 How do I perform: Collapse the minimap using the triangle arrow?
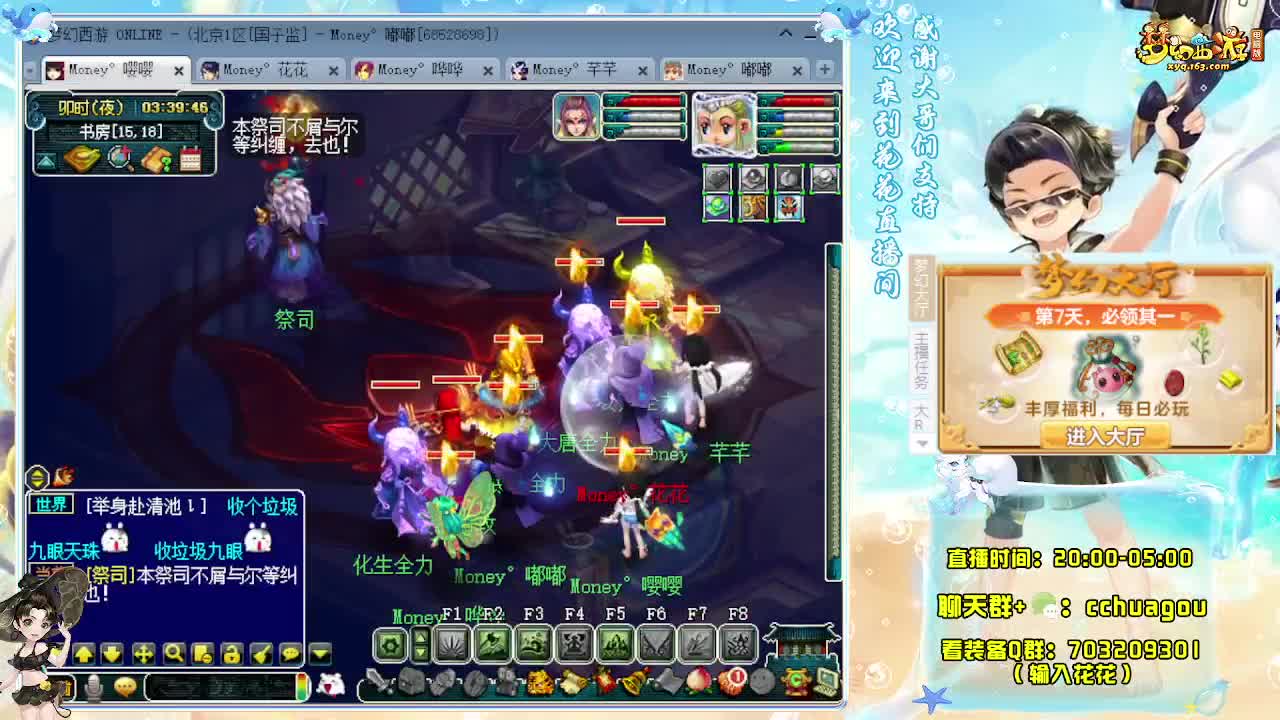click(45, 160)
